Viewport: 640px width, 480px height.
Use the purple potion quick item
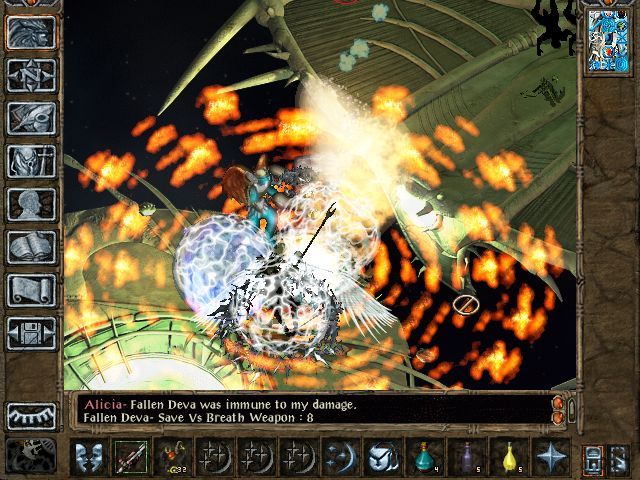coord(468,458)
